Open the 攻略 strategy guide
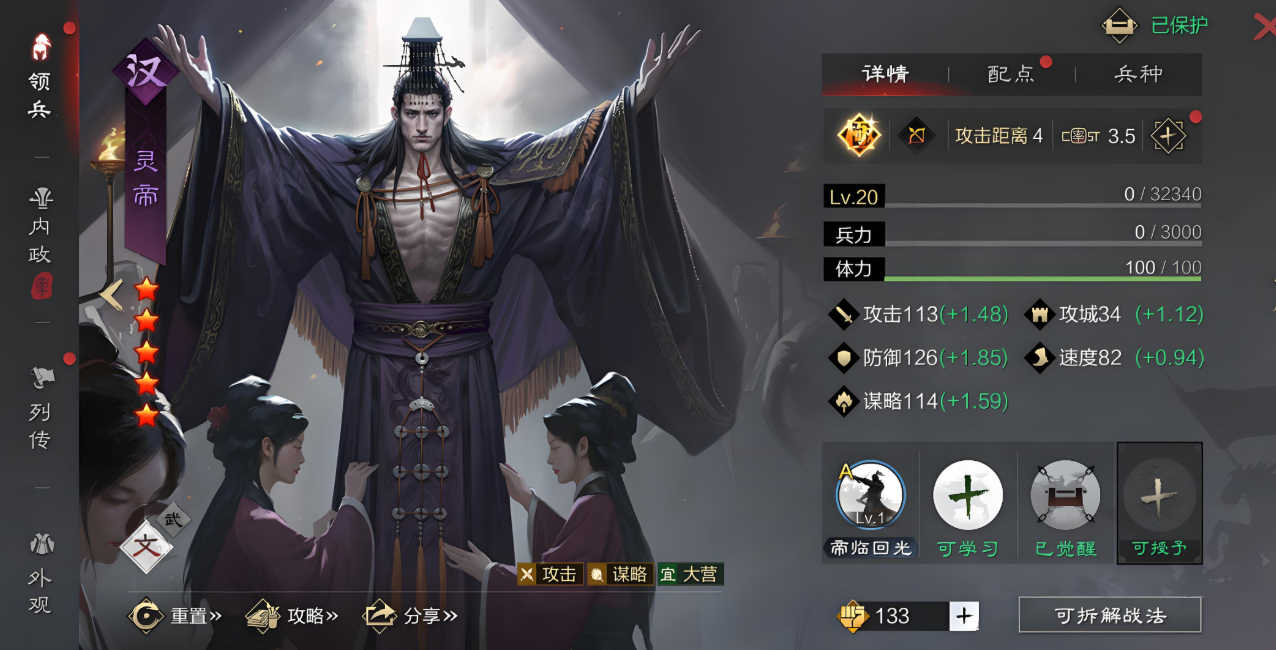 (293, 615)
